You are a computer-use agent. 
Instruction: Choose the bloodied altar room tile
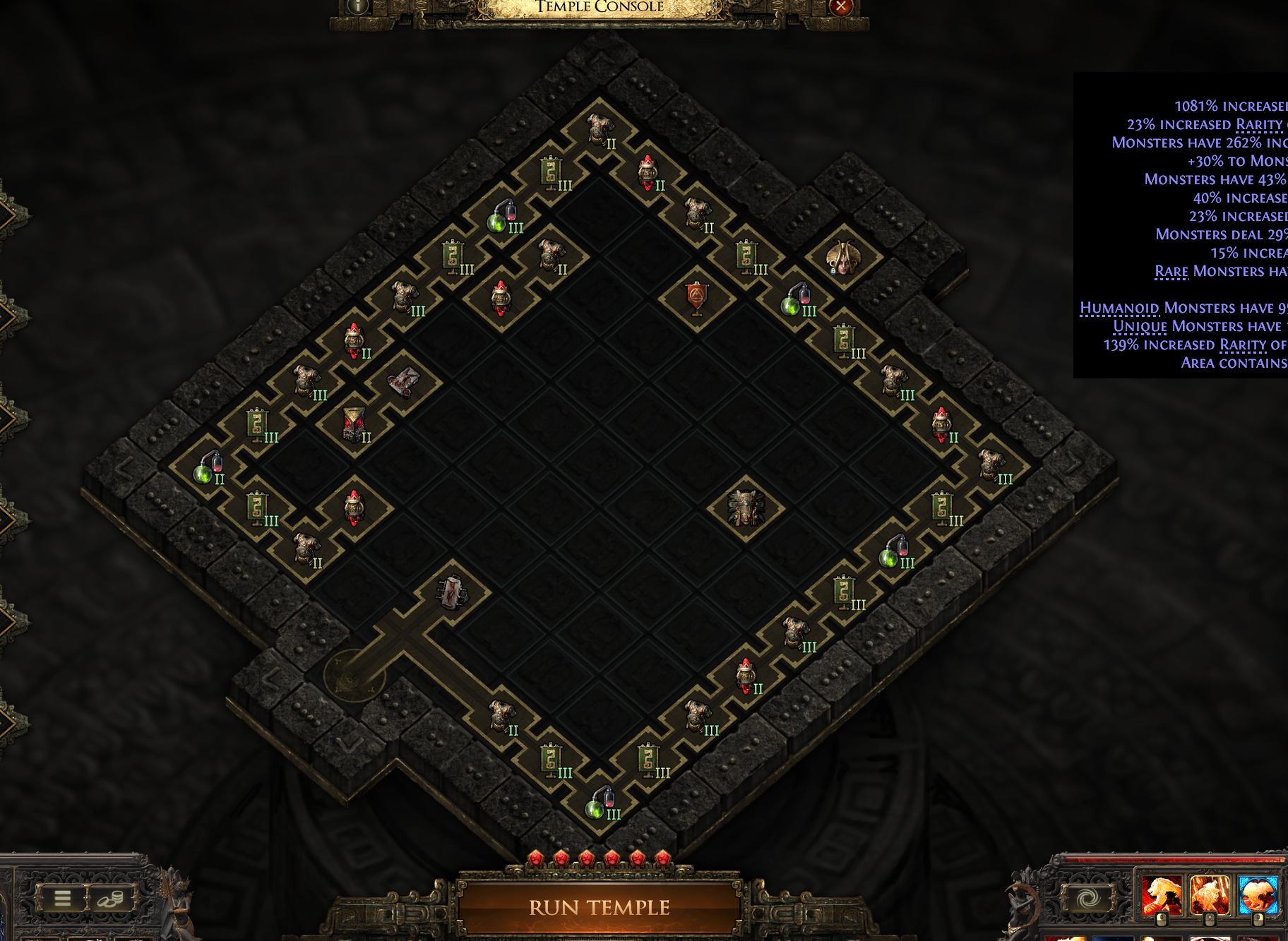coord(452,592)
